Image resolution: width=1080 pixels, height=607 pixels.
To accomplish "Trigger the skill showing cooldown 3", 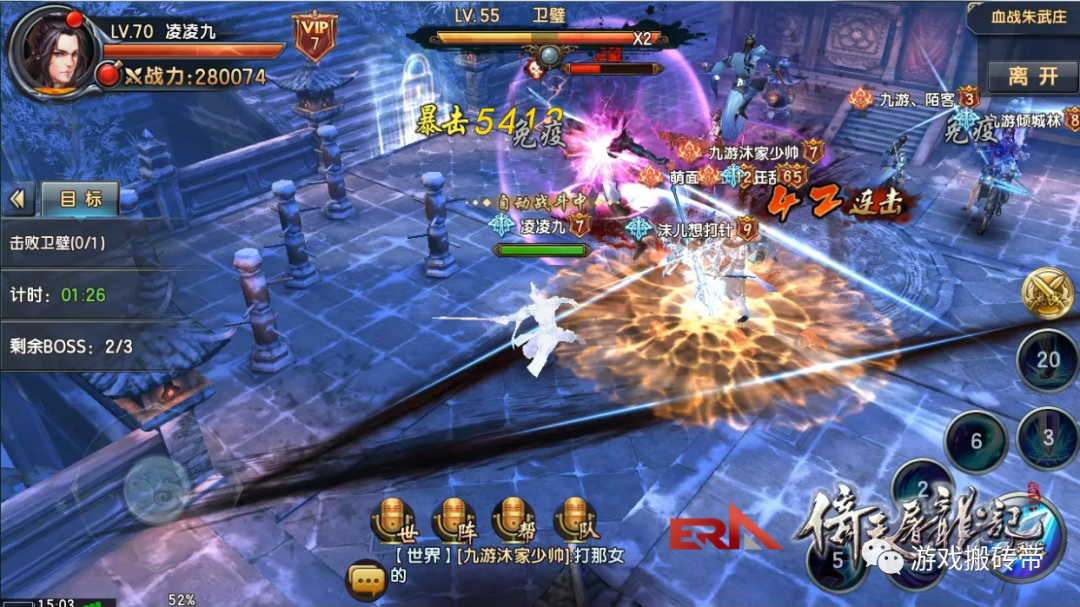I will 1047,438.
